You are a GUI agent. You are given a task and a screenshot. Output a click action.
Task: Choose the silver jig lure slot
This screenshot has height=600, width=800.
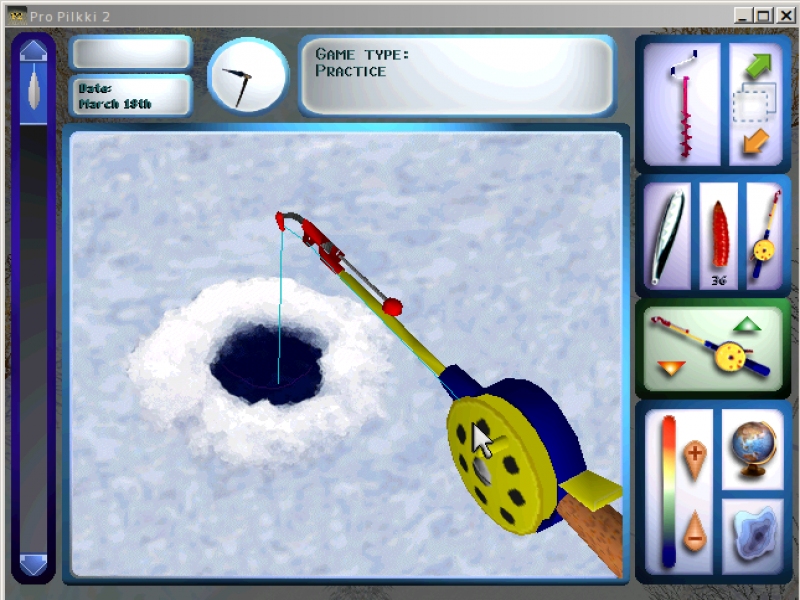pyautogui.click(x=667, y=238)
